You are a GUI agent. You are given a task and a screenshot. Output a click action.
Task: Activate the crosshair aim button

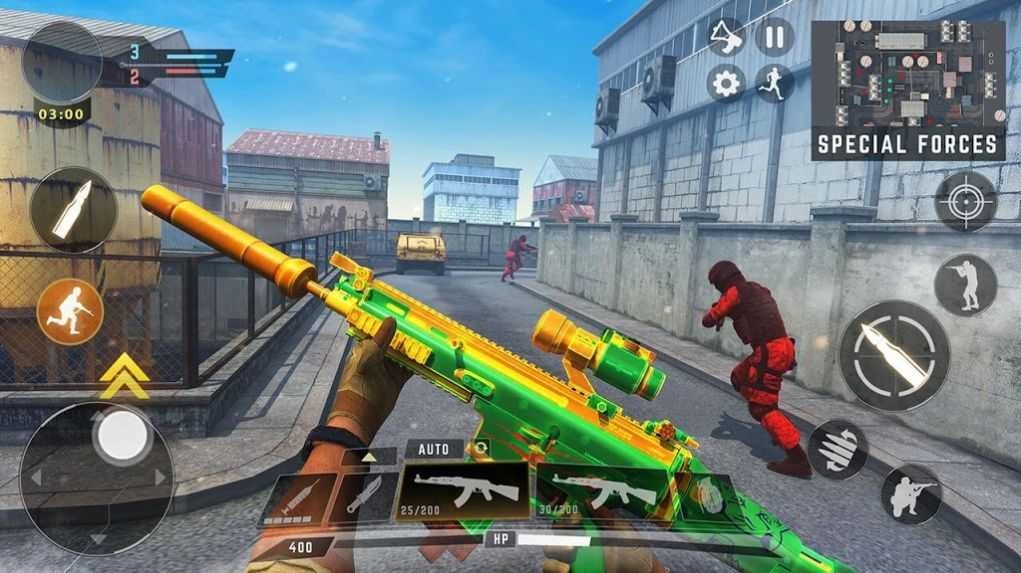[965, 201]
